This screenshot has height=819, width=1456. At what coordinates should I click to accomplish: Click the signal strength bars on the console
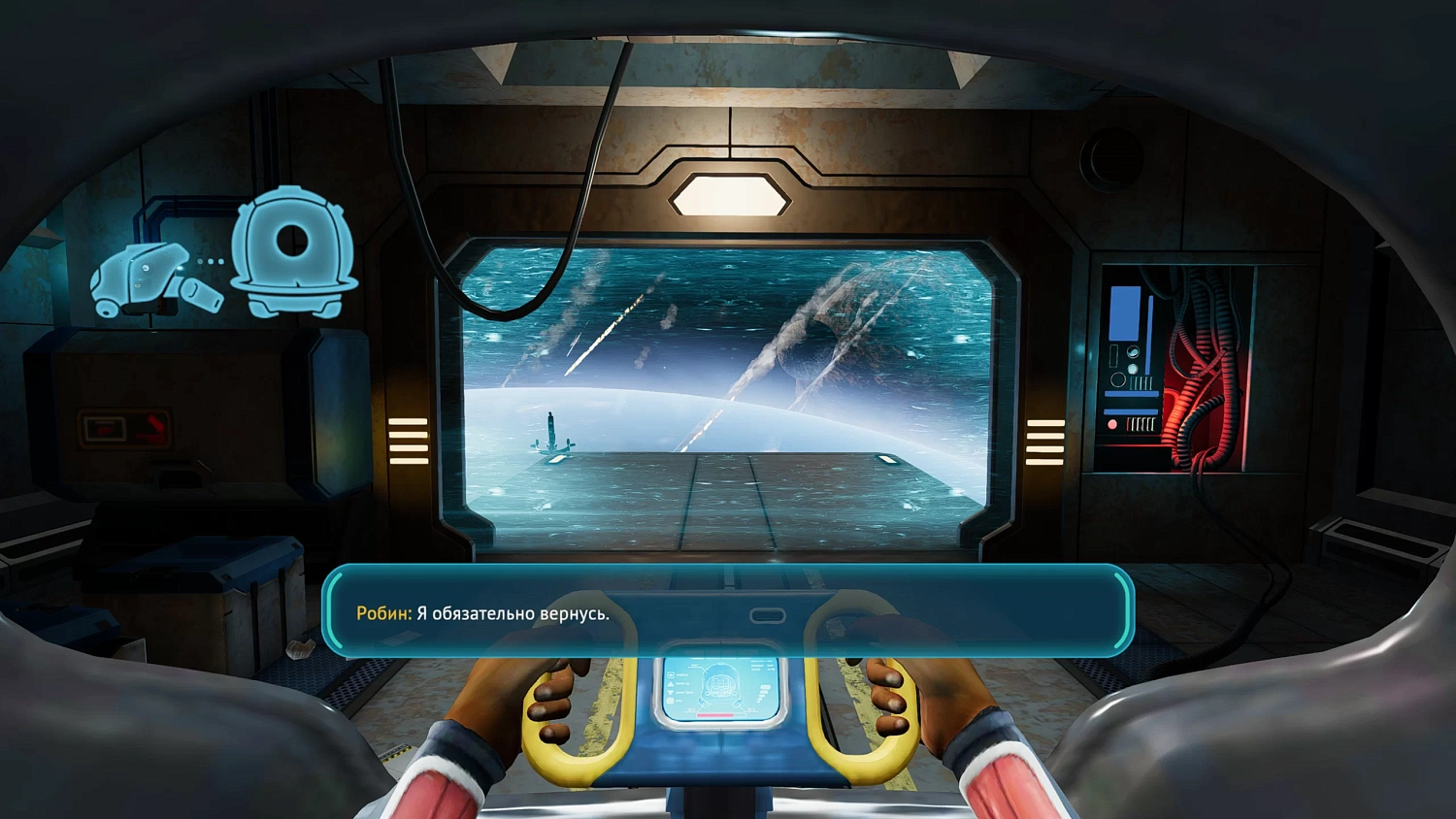(x=764, y=692)
